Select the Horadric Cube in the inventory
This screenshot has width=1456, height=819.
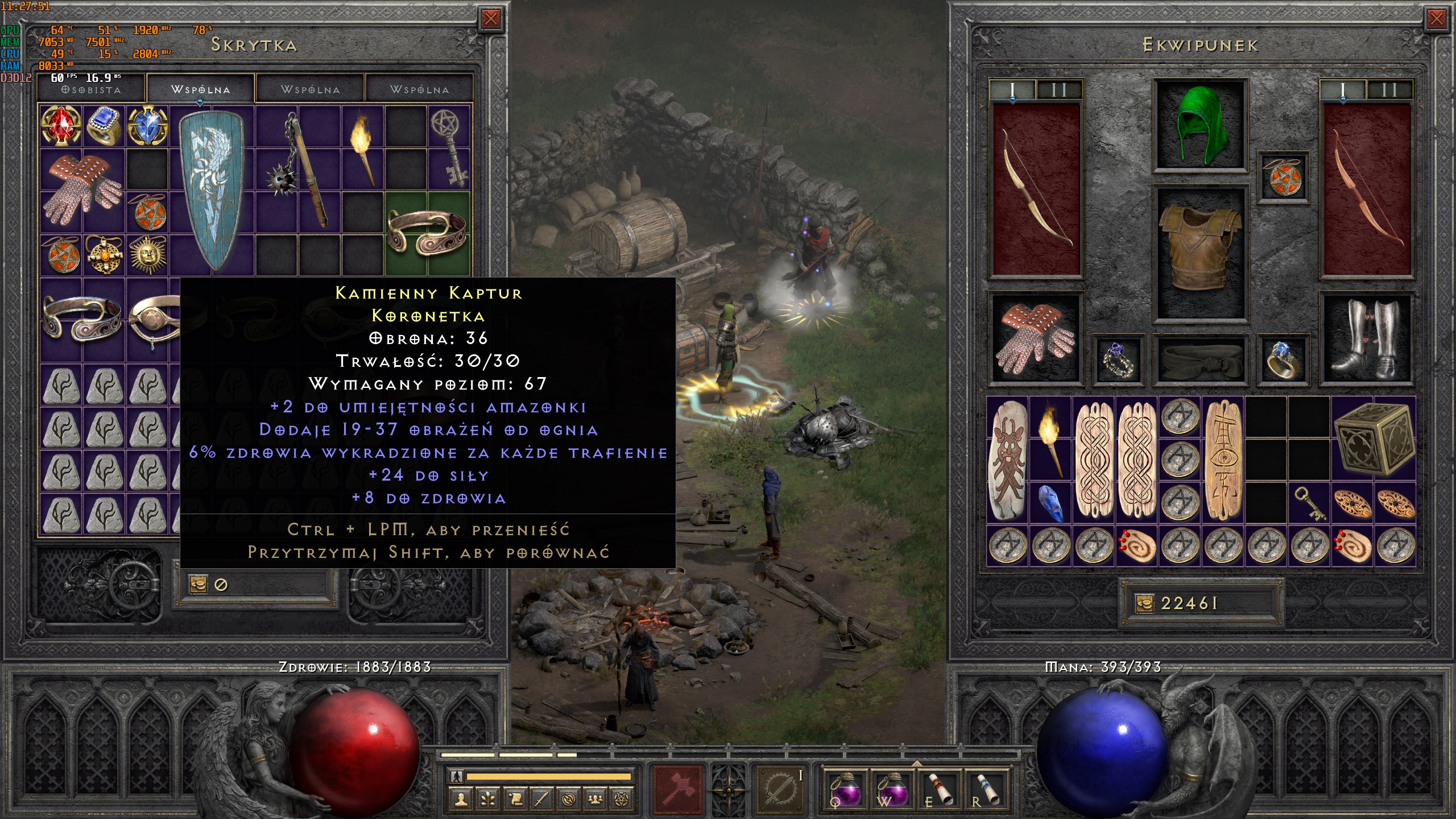click(1373, 439)
